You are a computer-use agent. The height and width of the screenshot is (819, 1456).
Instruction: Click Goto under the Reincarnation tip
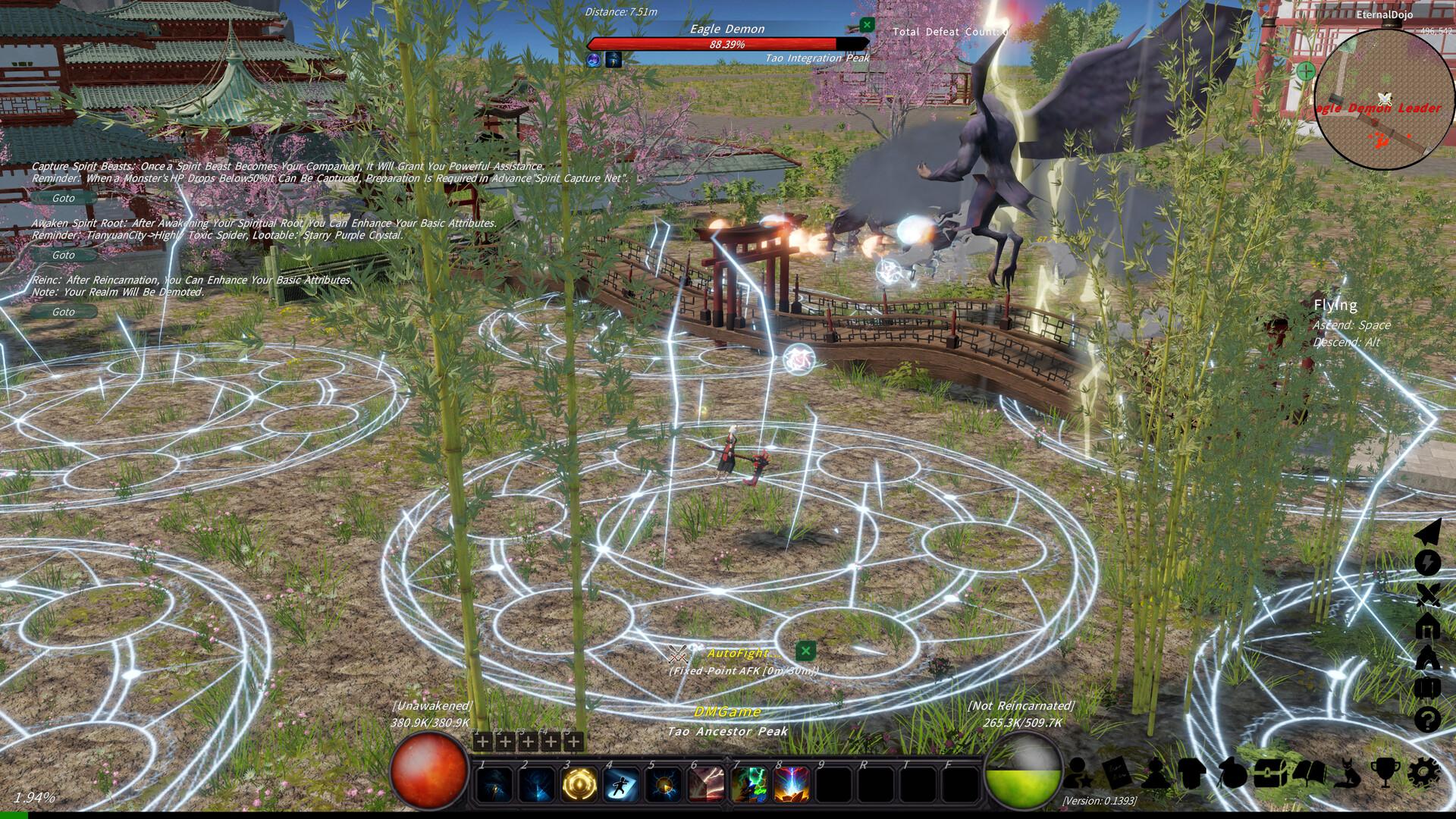pyautogui.click(x=64, y=312)
